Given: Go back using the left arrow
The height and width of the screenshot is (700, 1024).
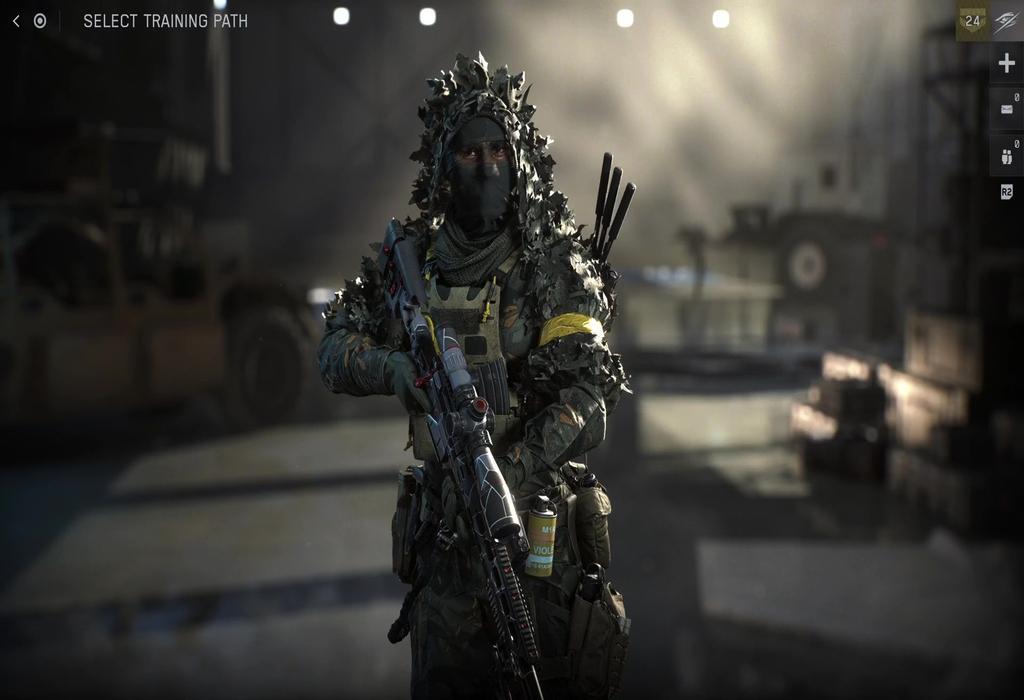Looking at the screenshot, I should pos(16,21).
